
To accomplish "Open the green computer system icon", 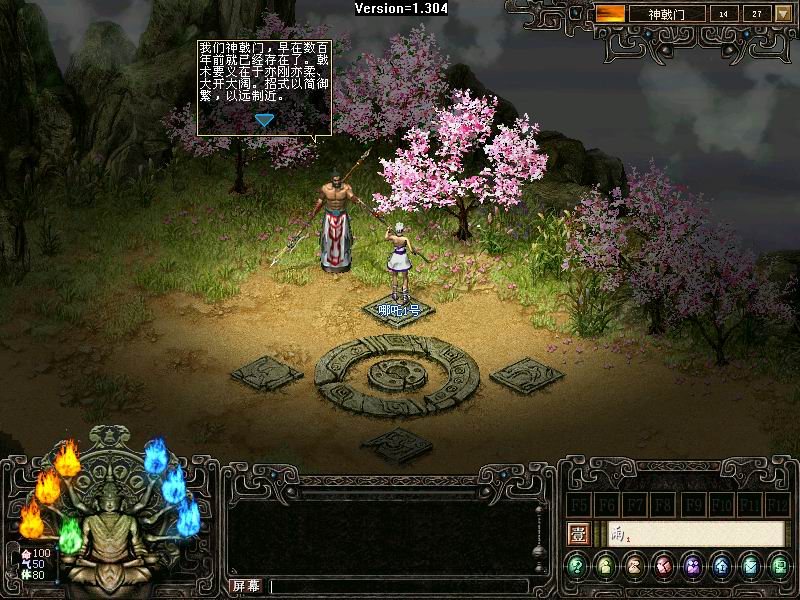I will click(x=780, y=567).
